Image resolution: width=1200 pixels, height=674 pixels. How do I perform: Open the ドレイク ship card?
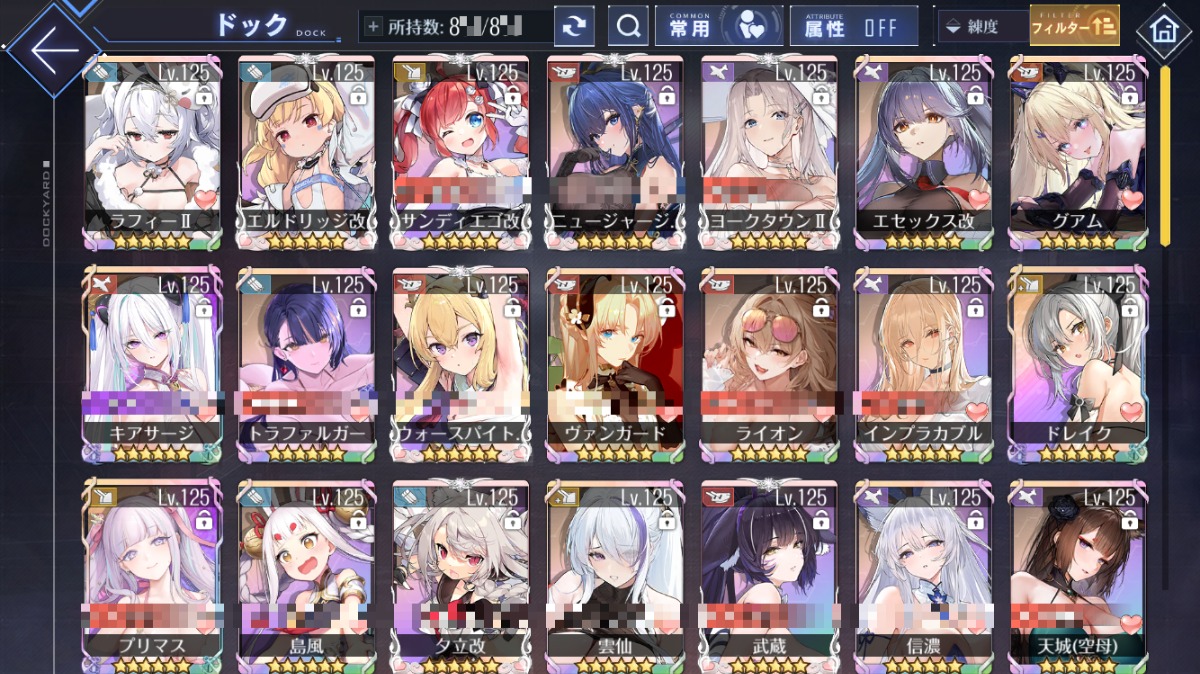[1076, 362]
